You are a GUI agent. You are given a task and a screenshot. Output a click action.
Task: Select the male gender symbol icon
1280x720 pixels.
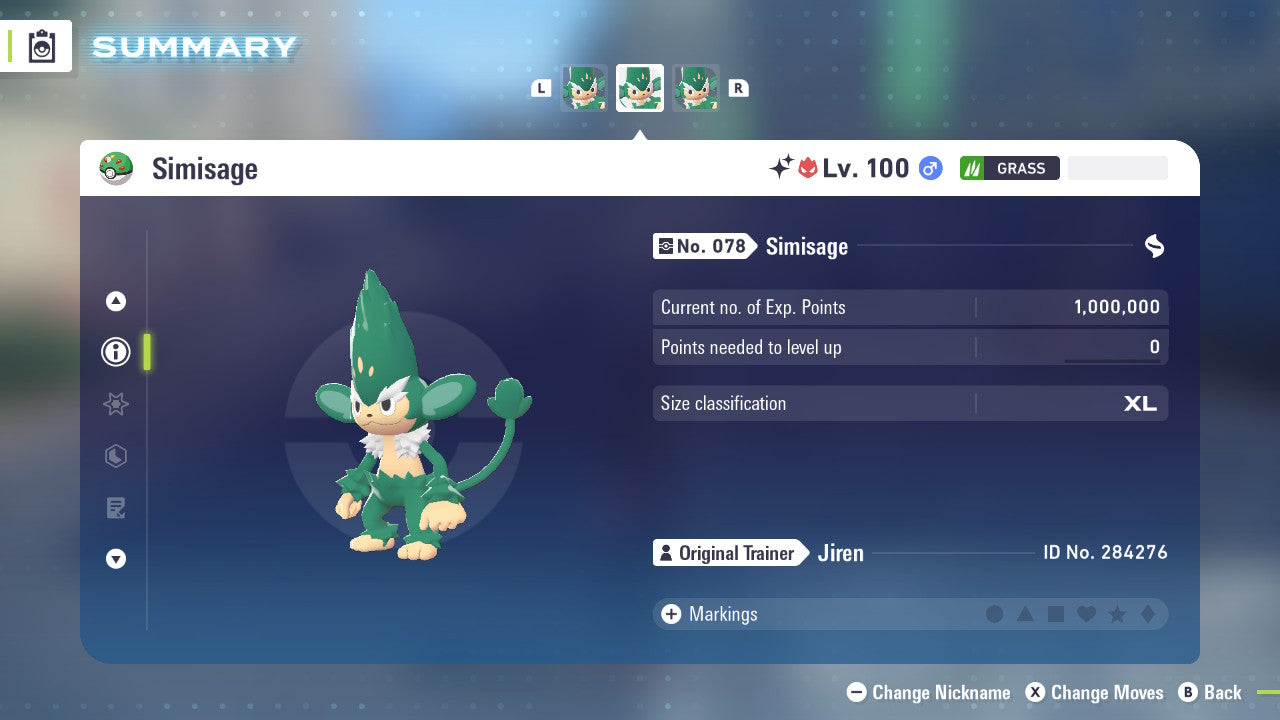(930, 168)
